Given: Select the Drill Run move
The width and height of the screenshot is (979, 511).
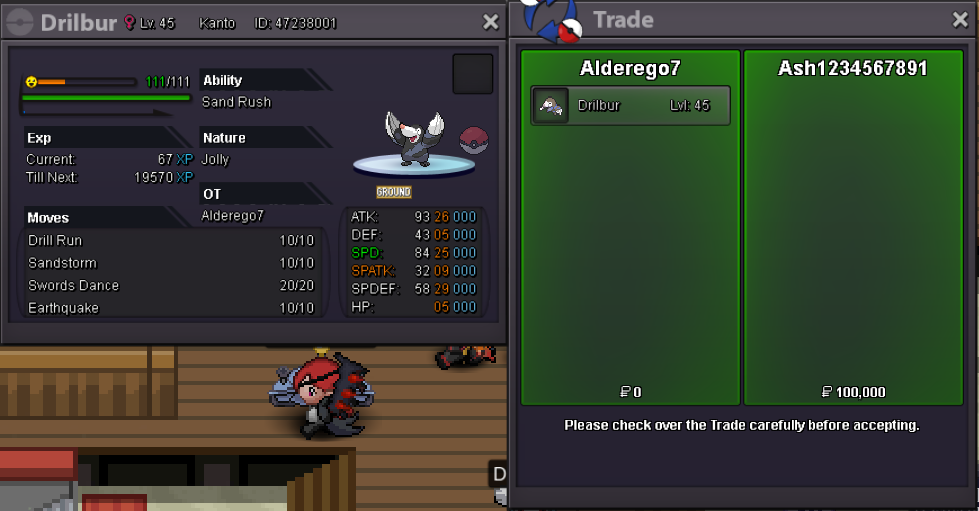Looking at the screenshot, I should (x=170, y=241).
